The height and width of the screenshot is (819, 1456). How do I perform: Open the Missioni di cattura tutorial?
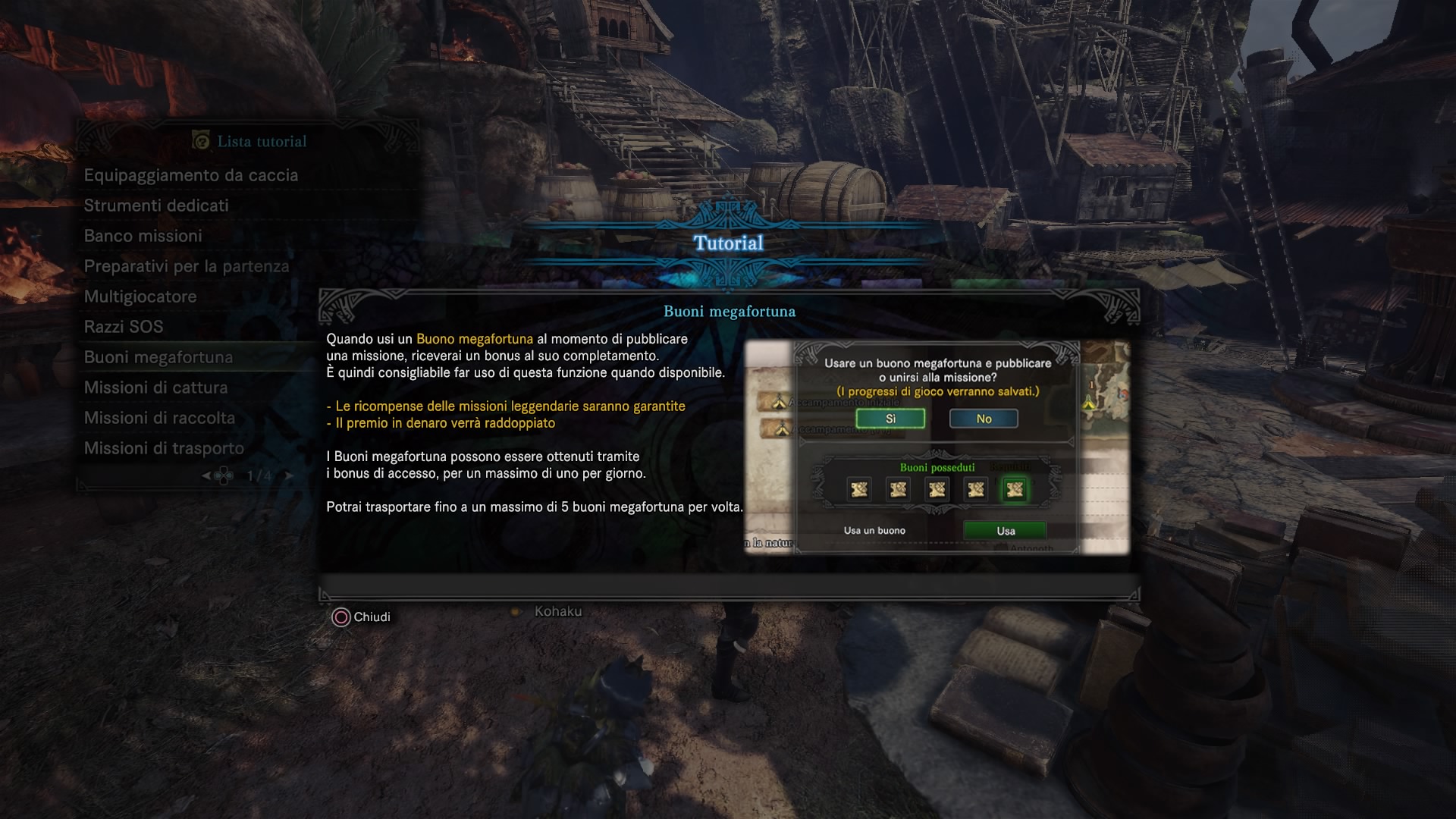156,388
